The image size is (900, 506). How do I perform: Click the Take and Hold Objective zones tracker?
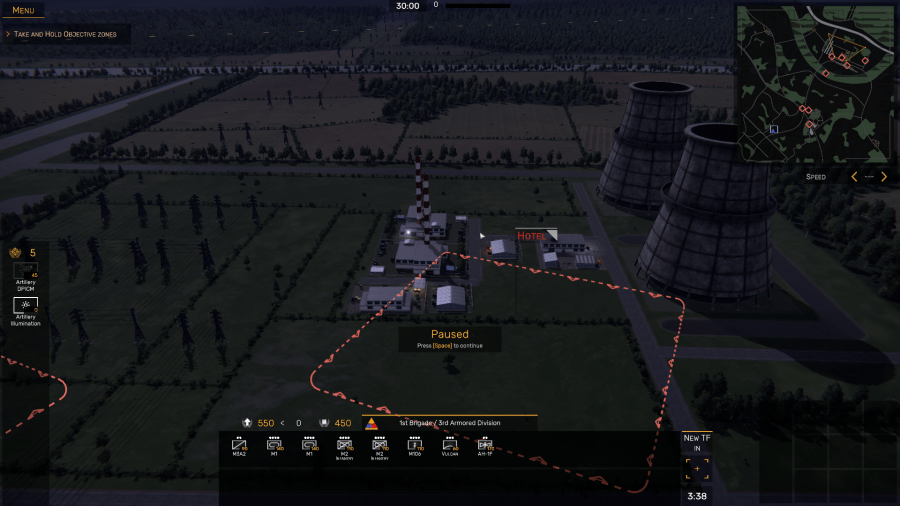click(x=65, y=34)
